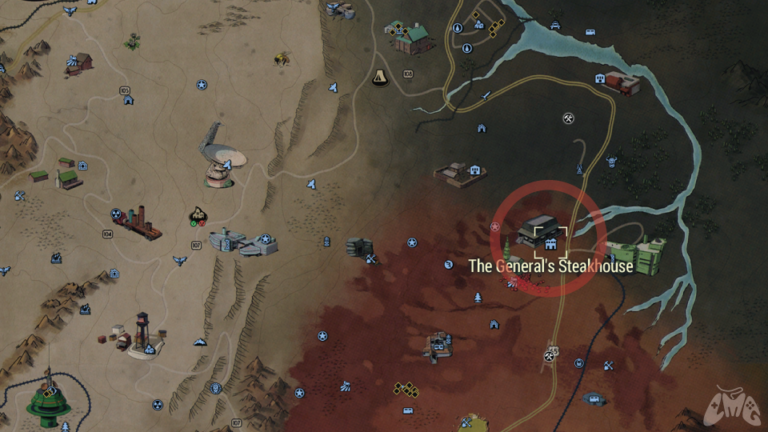This screenshot has width=768, height=432.
Task: Choose the red industrial plant marker
Action: 137,222
